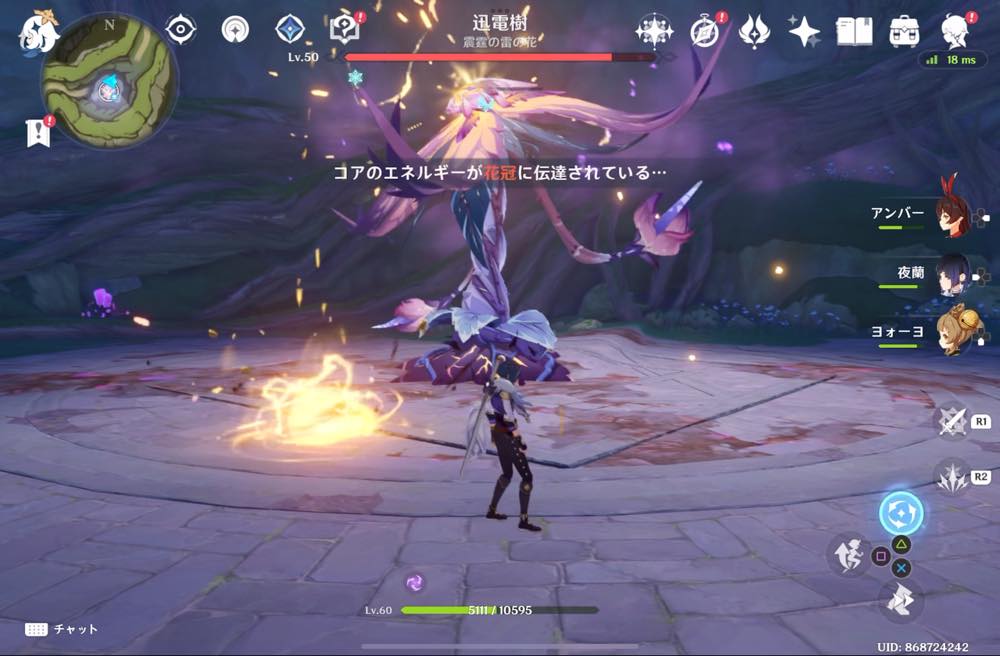
Task: Switch to party member 夜蘭
Action: [x=951, y=272]
